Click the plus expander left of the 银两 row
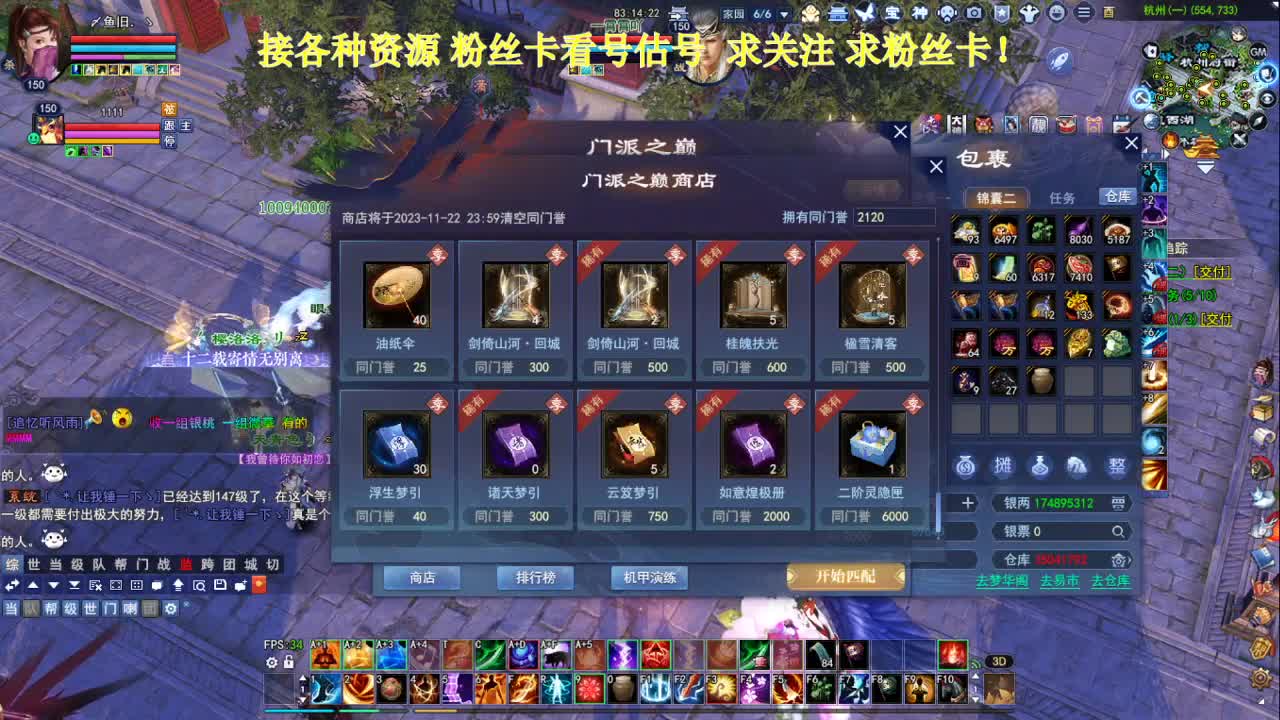The image size is (1280, 720). pos(968,502)
